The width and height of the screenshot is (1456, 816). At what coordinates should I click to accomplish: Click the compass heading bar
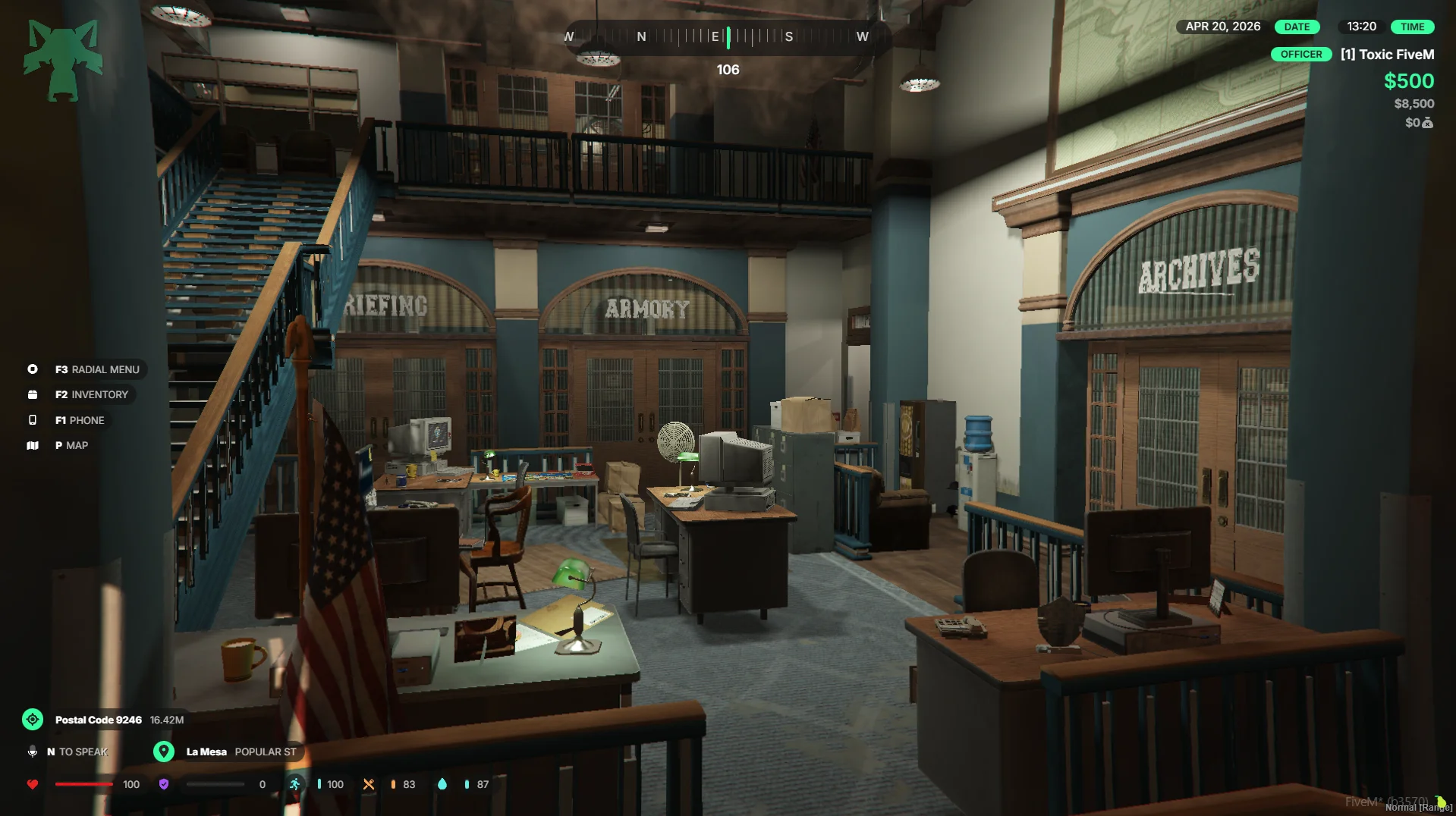coord(727,36)
